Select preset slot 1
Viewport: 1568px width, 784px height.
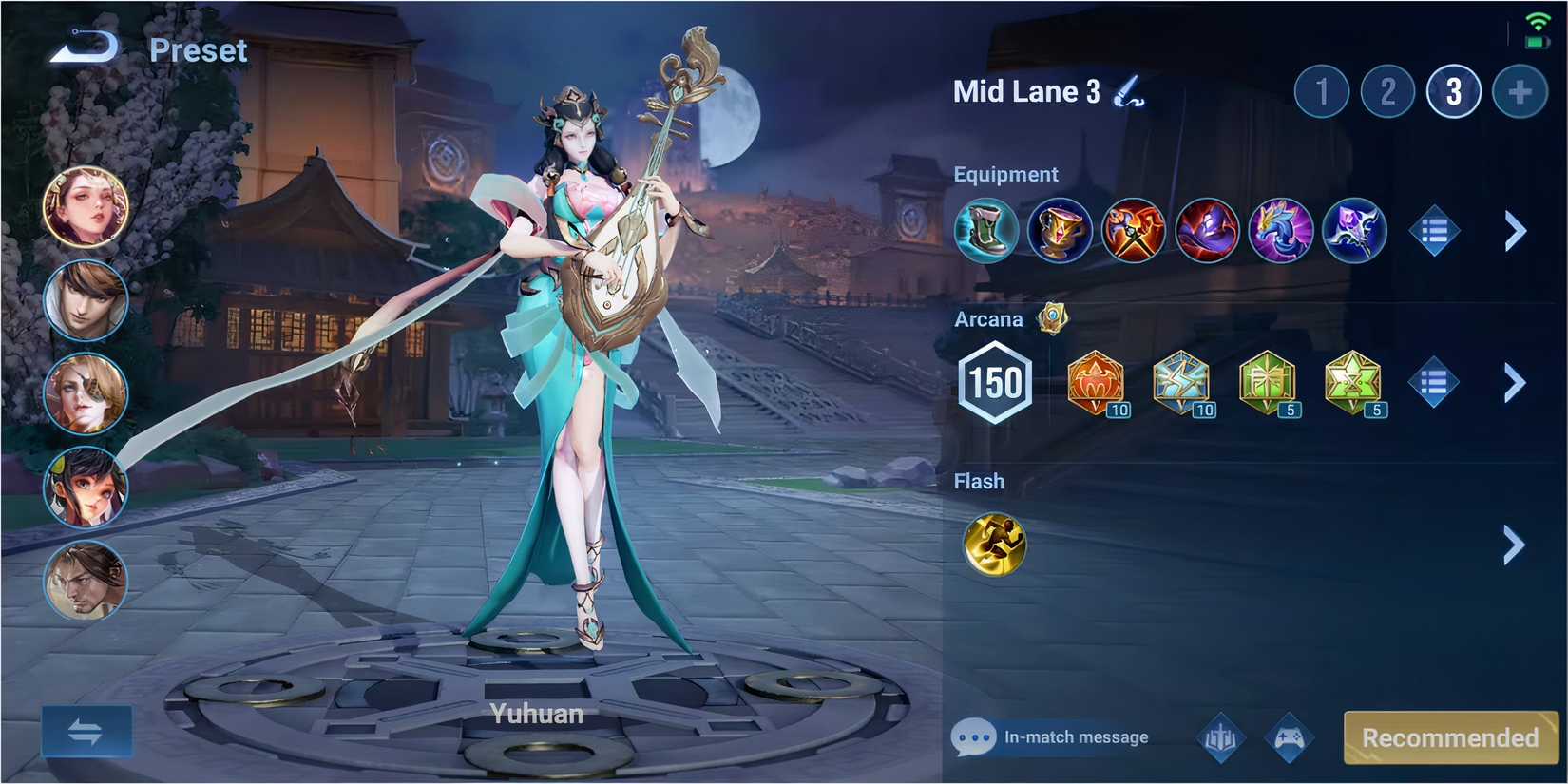(x=1322, y=92)
